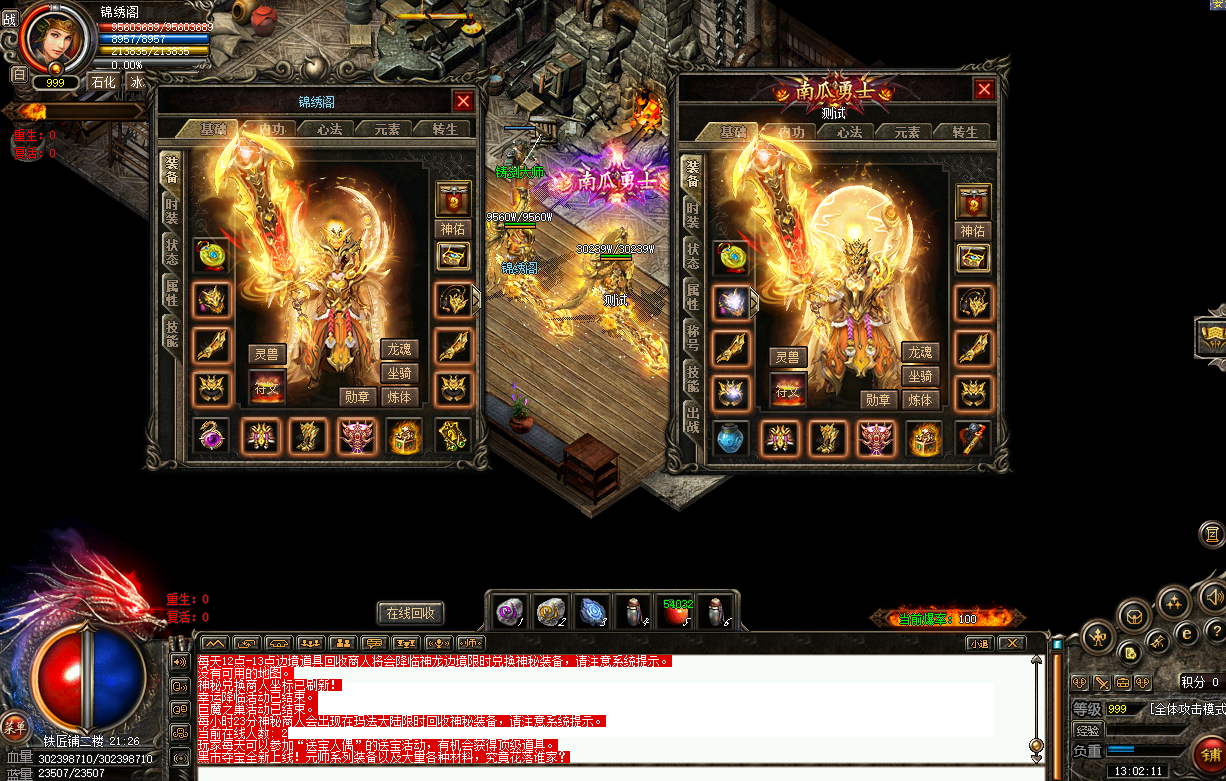
Task: Open 心法 tab in 锦绣阁 panel
Action: point(329,130)
